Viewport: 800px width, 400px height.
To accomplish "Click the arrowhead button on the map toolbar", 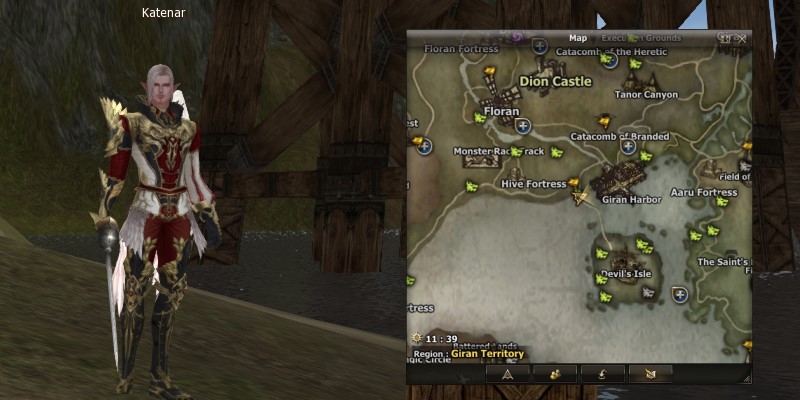I will point(507,374).
